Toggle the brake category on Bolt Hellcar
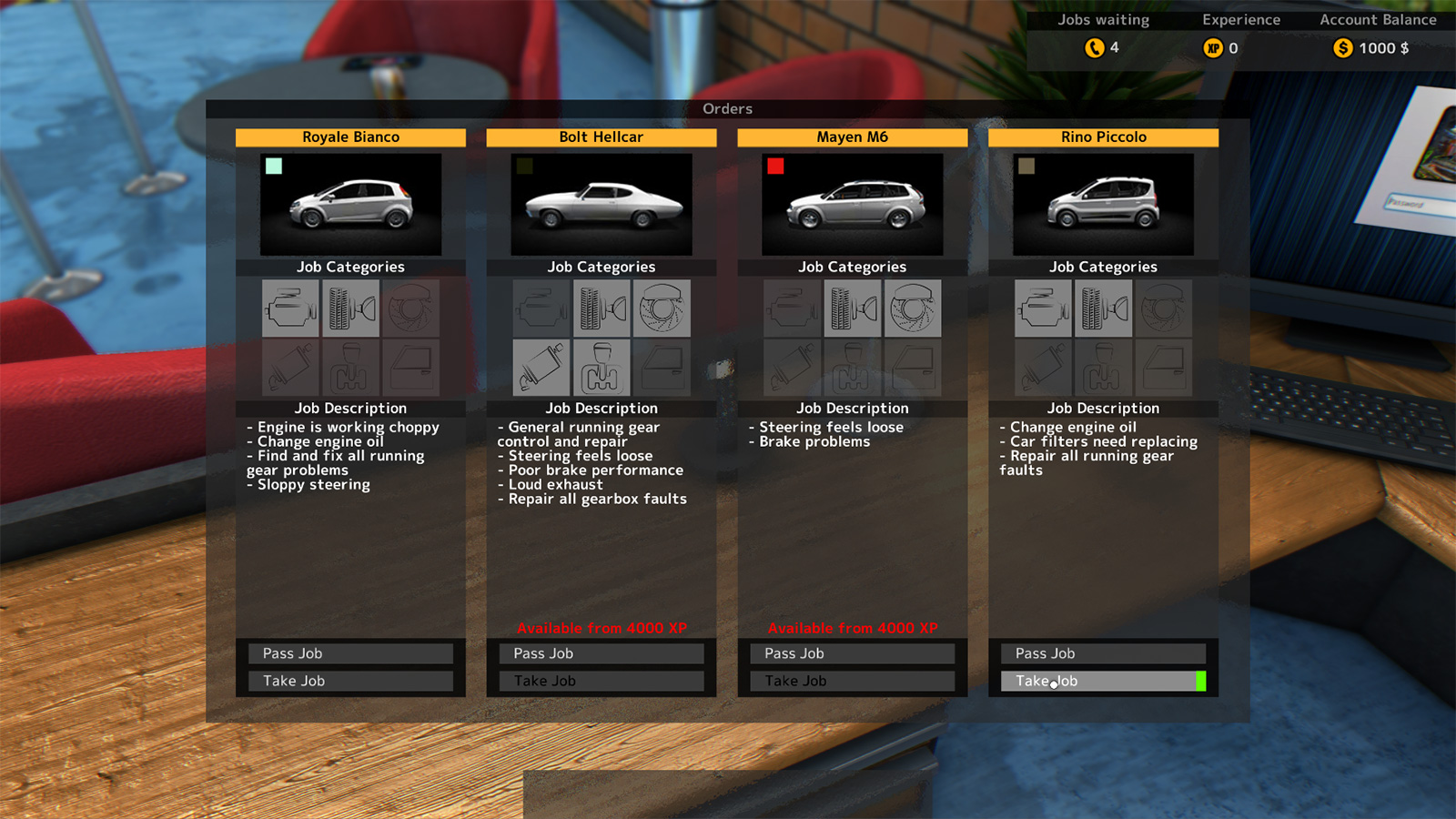Image resolution: width=1456 pixels, height=819 pixels. (662, 308)
